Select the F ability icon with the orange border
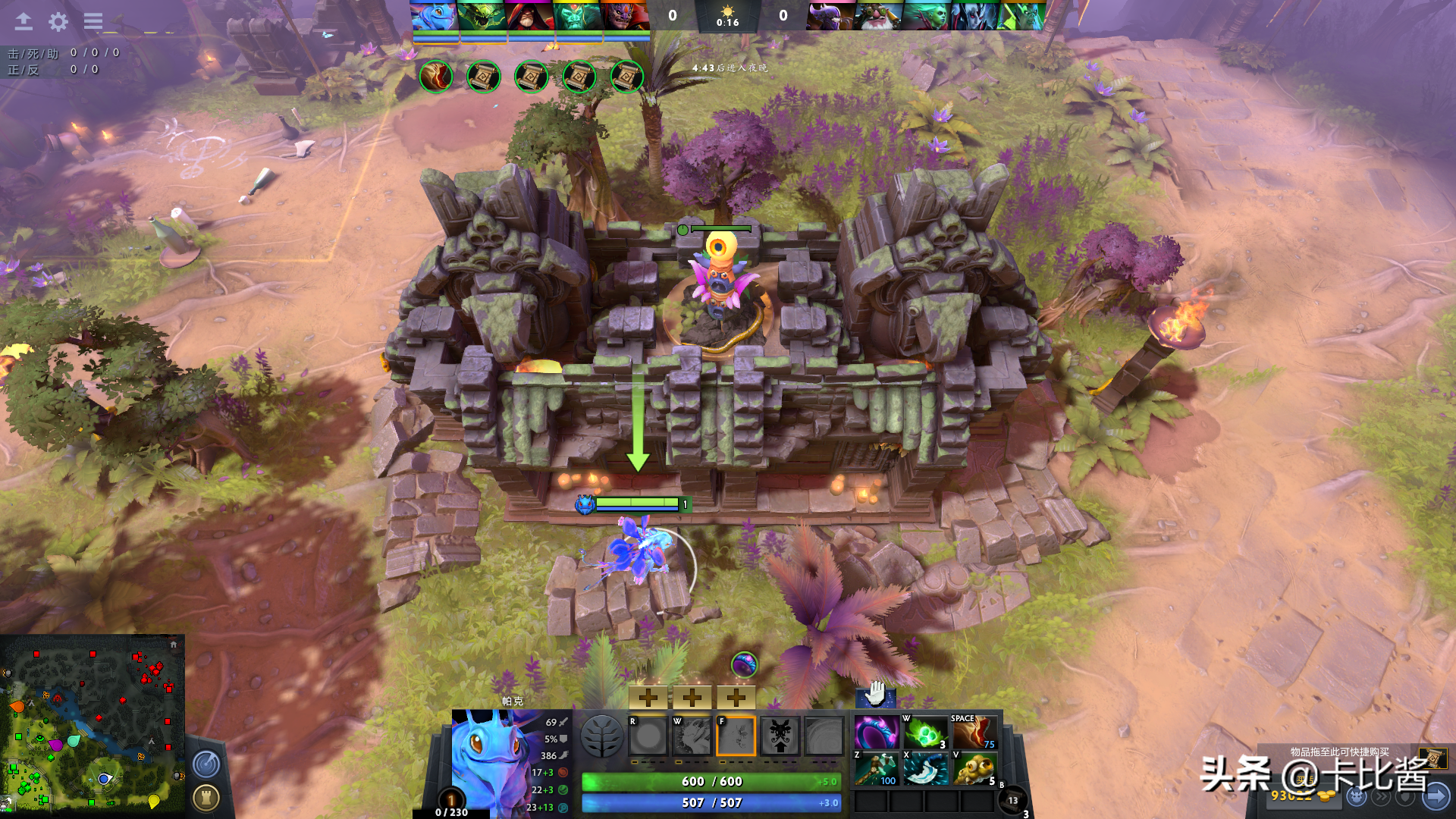 pyautogui.click(x=736, y=736)
